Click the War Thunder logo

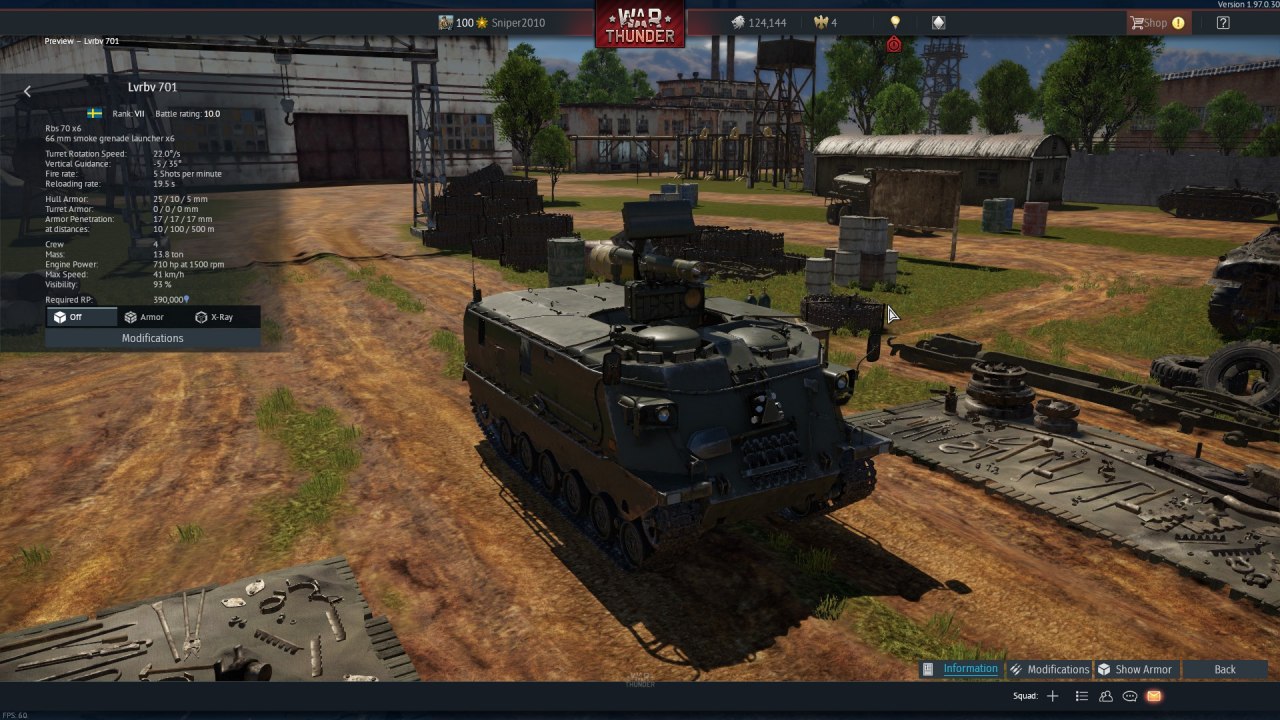click(x=640, y=24)
